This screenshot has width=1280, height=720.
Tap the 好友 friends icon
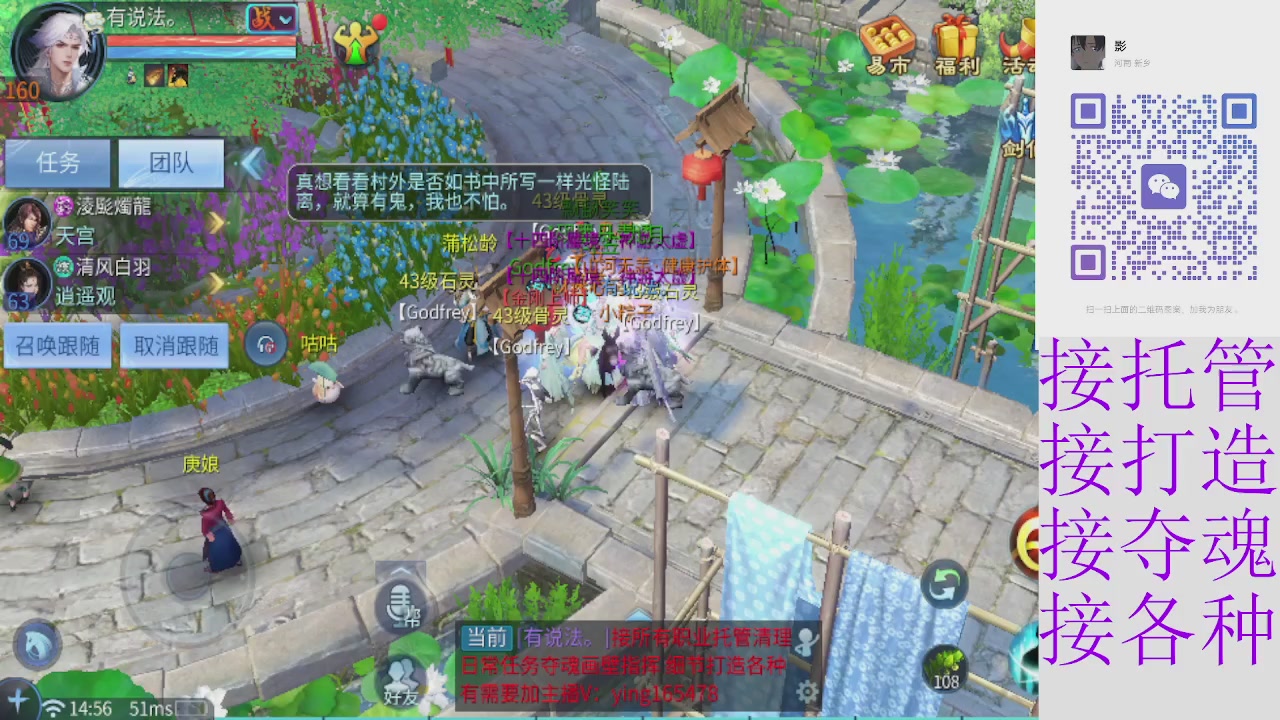pyautogui.click(x=399, y=687)
